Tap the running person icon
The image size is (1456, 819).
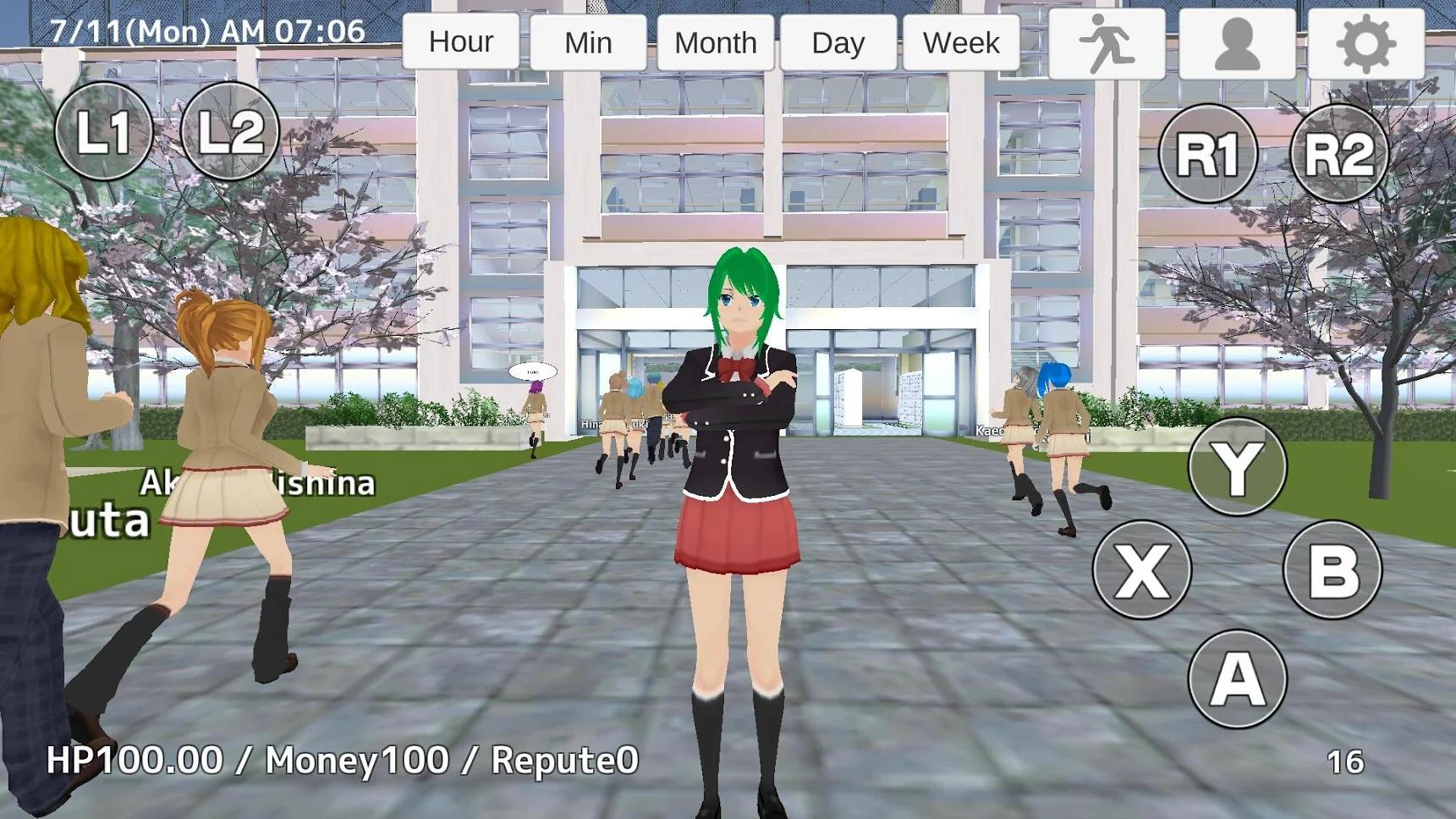pos(1107,41)
